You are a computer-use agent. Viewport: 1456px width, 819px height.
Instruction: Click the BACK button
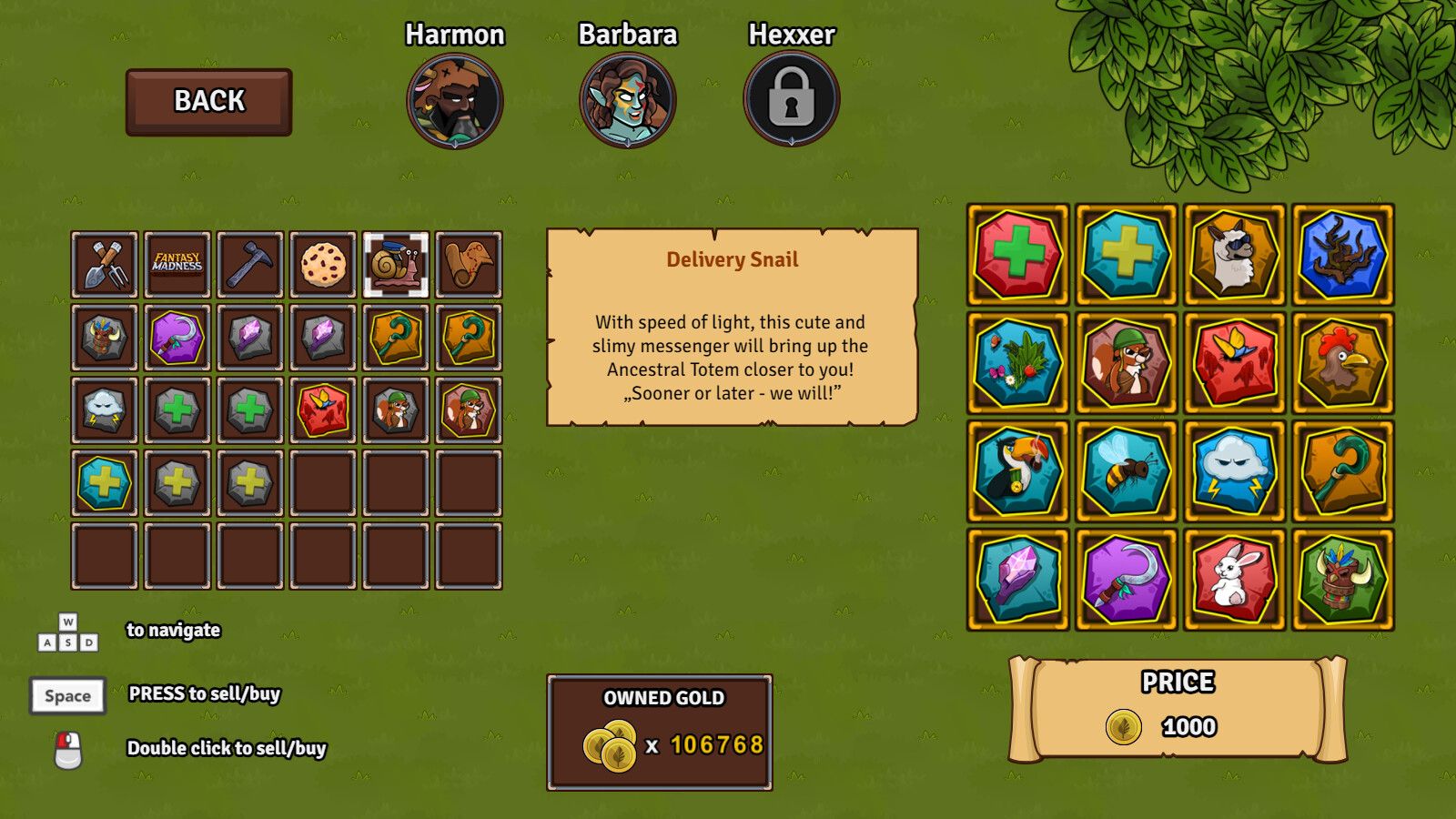pos(209,102)
